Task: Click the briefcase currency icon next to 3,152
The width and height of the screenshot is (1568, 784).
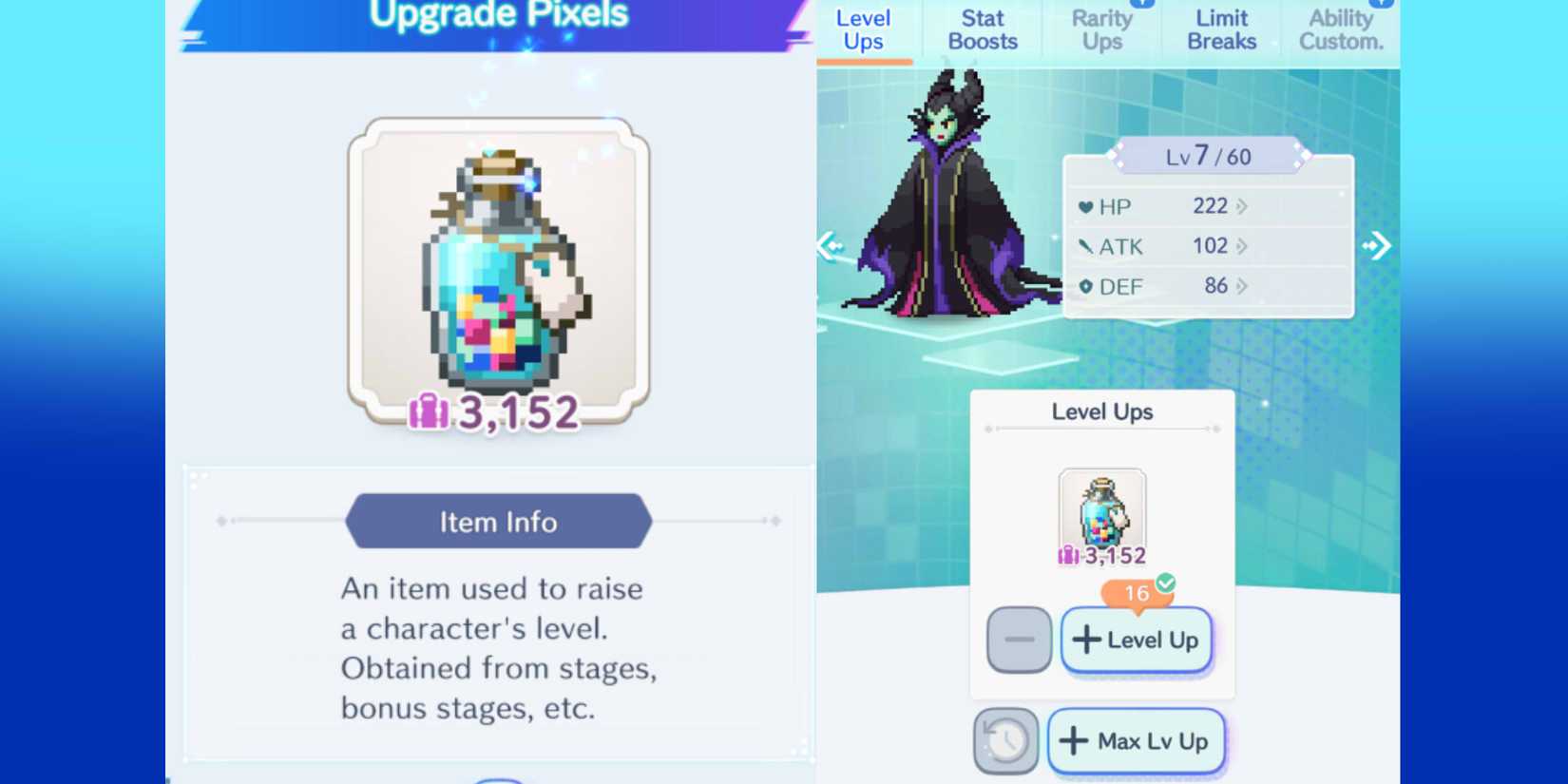Action: coord(430,412)
